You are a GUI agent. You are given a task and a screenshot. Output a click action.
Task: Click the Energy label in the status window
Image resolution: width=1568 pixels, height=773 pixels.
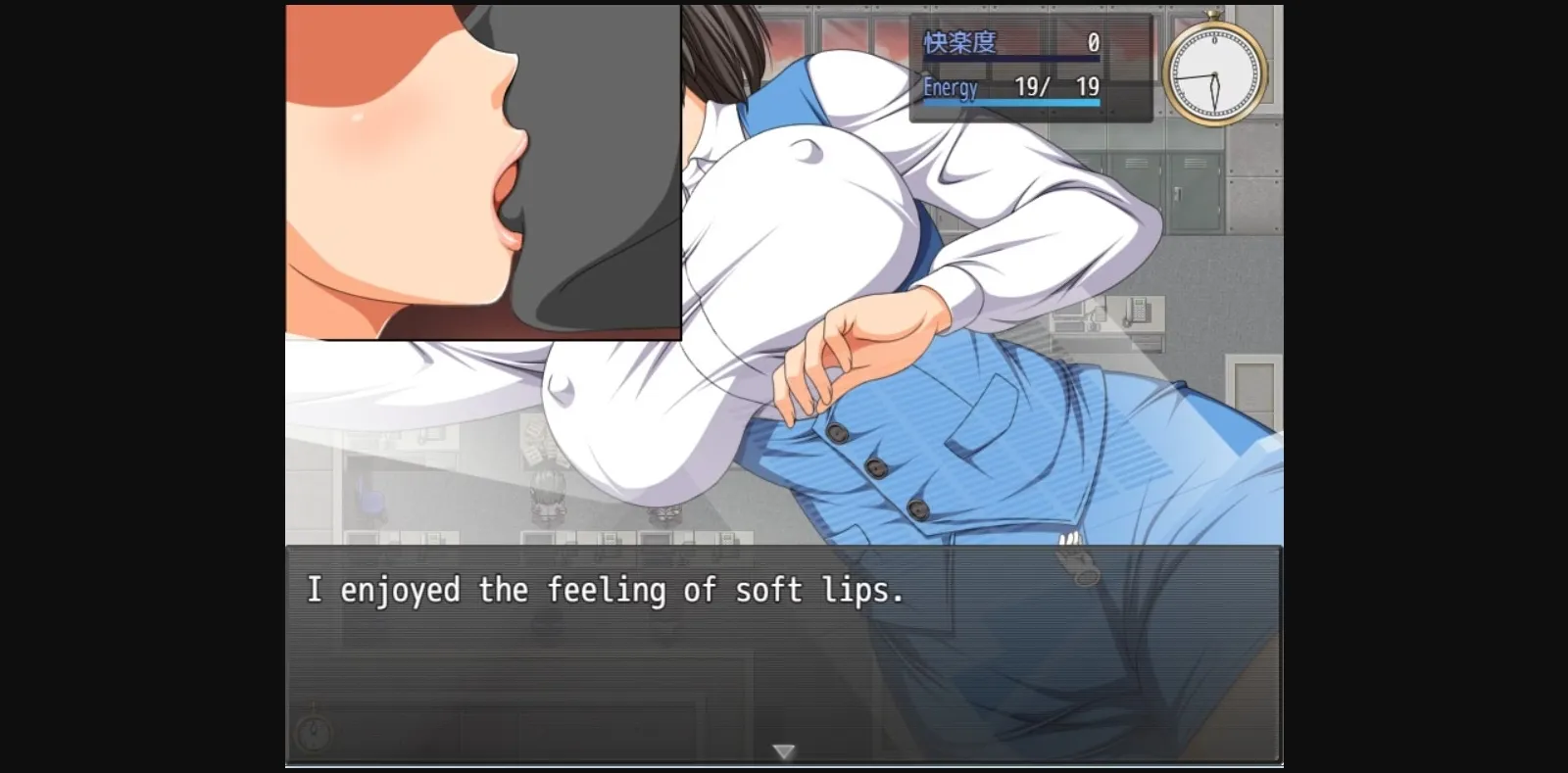point(949,88)
